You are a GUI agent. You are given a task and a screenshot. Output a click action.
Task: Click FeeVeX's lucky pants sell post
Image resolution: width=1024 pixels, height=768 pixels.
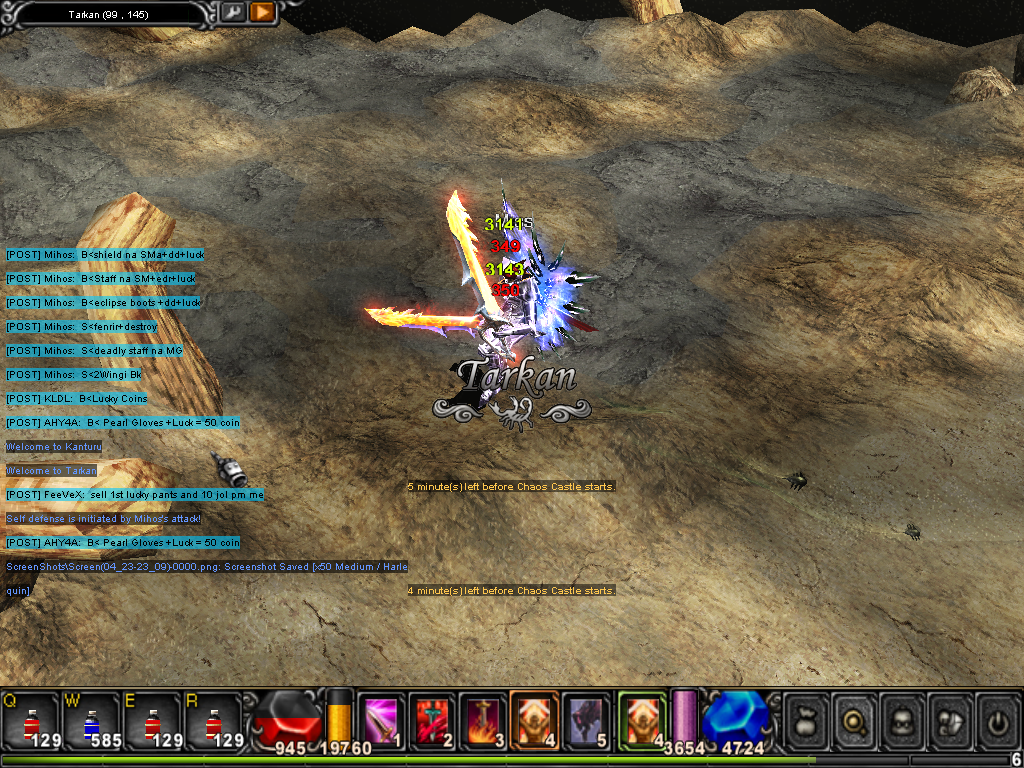point(135,495)
